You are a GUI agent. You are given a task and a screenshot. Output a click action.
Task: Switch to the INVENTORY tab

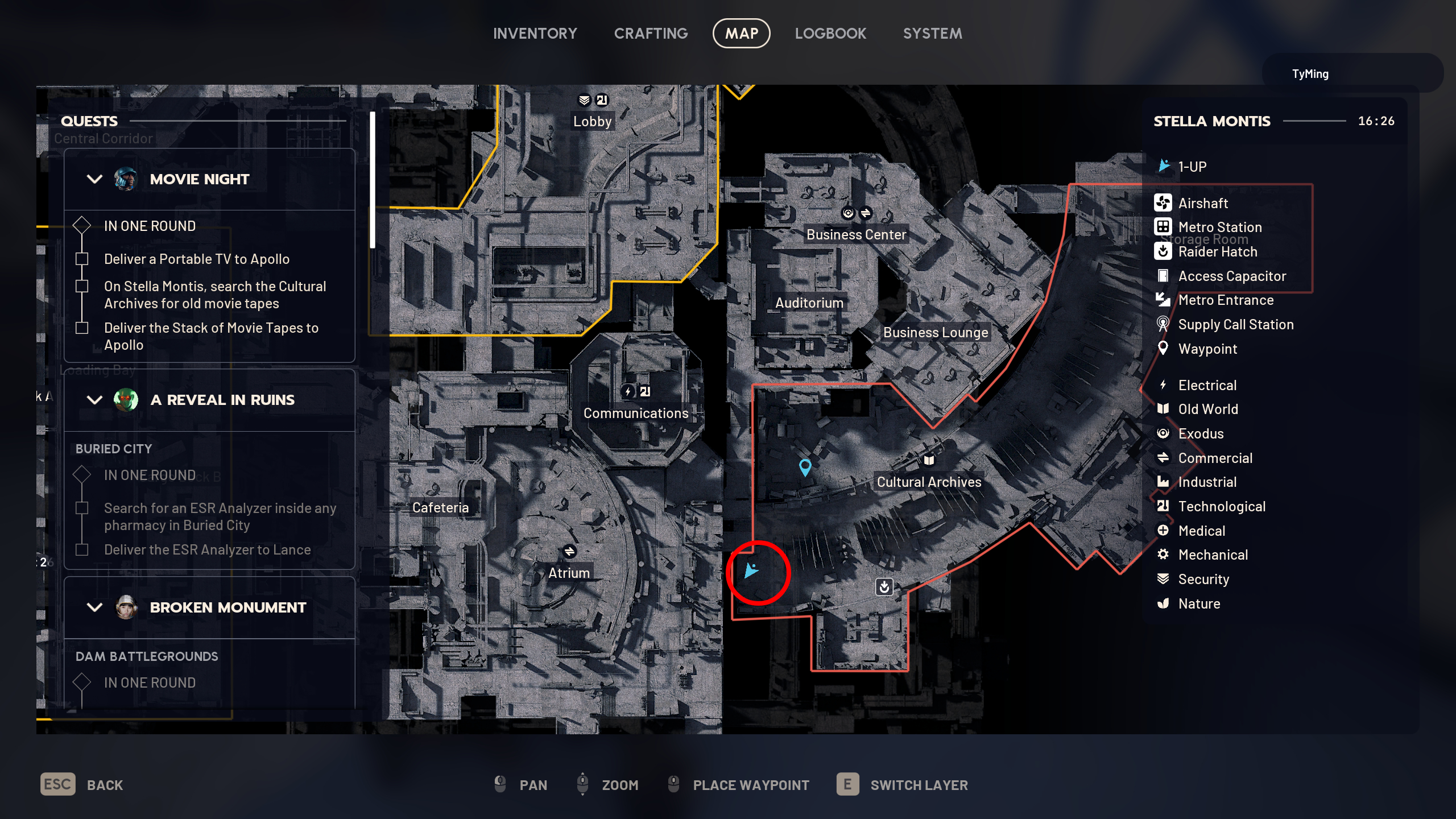535,33
